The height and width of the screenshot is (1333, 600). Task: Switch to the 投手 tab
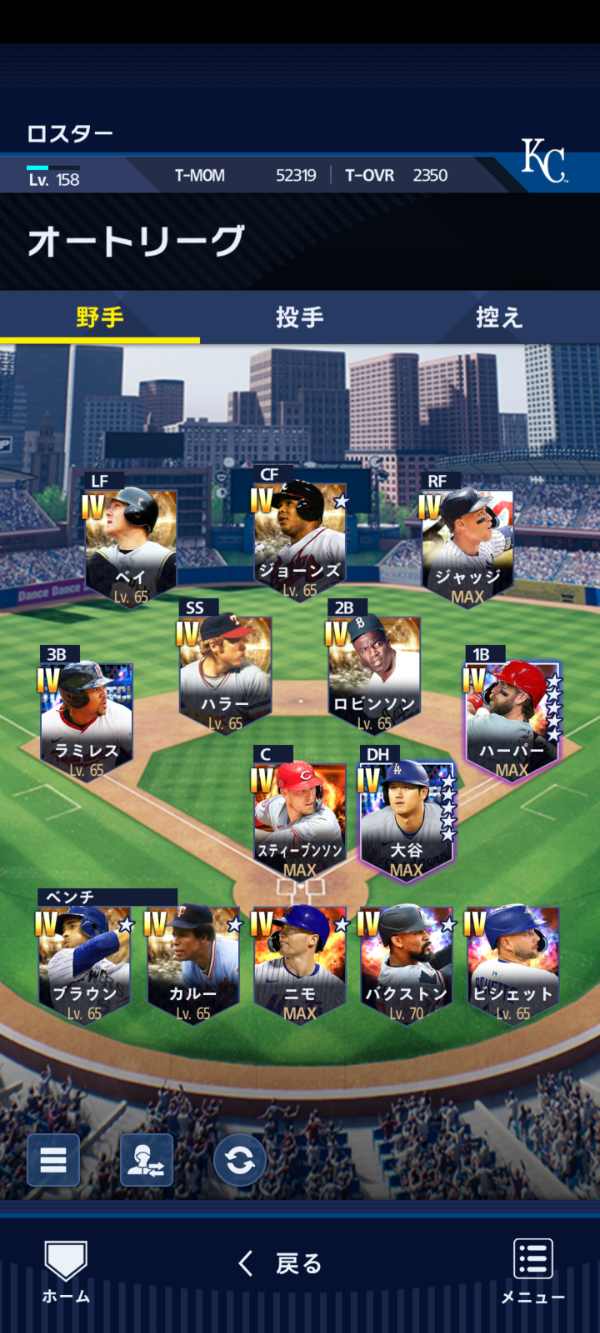[x=299, y=318]
